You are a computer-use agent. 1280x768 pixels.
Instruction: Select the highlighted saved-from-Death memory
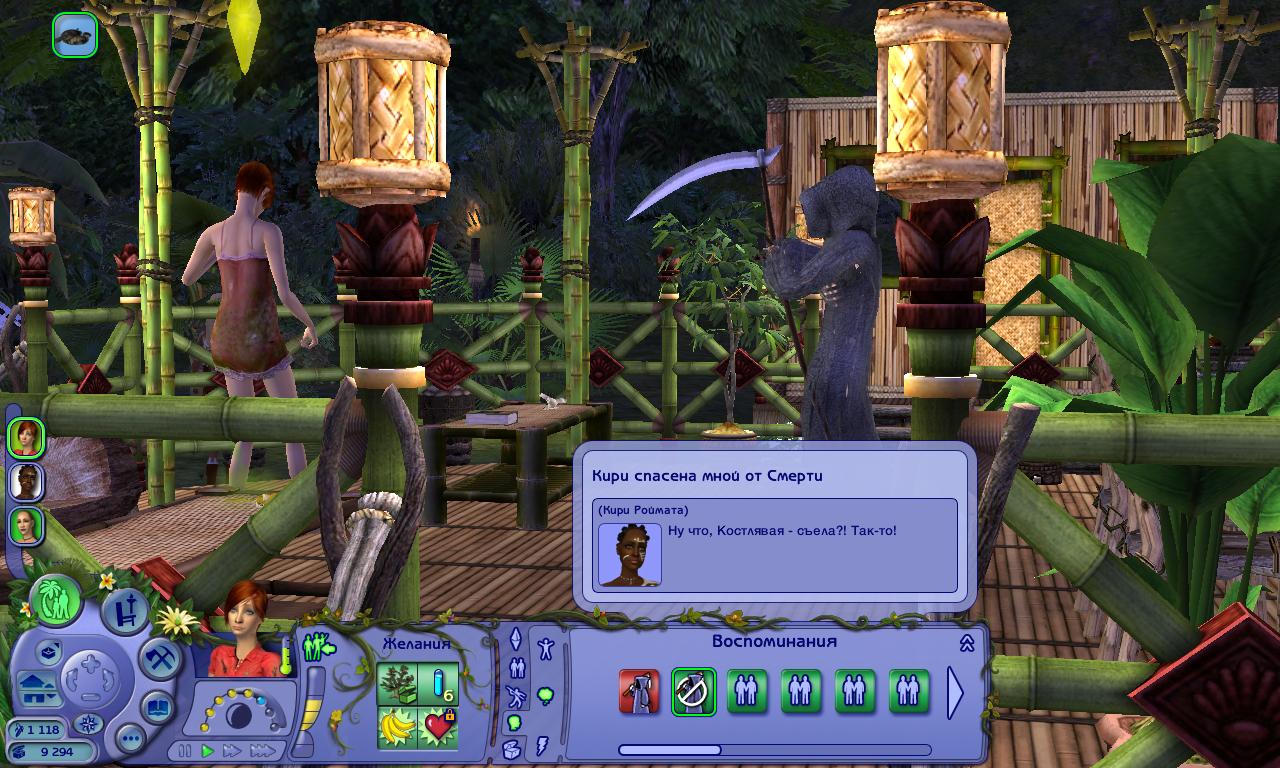[693, 691]
